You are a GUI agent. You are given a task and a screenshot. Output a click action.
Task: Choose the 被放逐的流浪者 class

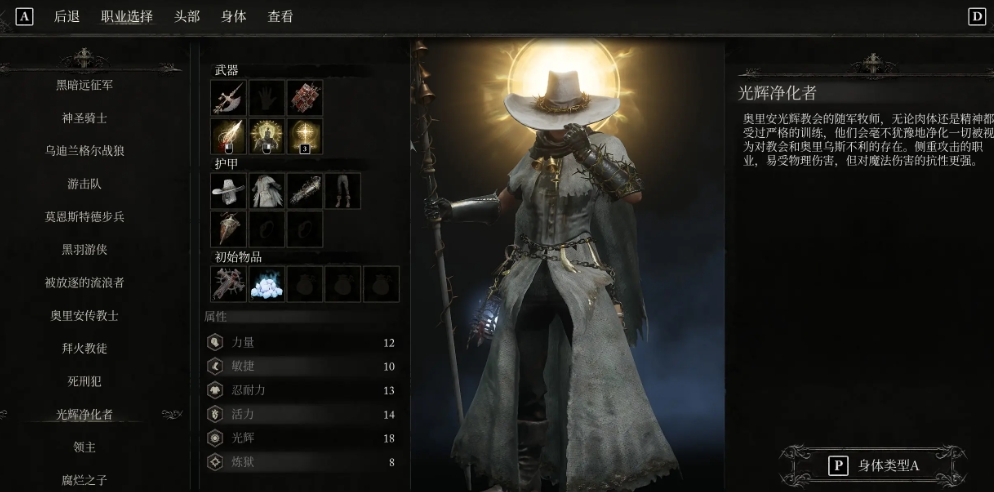pyautogui.click(x=85, y=283)
